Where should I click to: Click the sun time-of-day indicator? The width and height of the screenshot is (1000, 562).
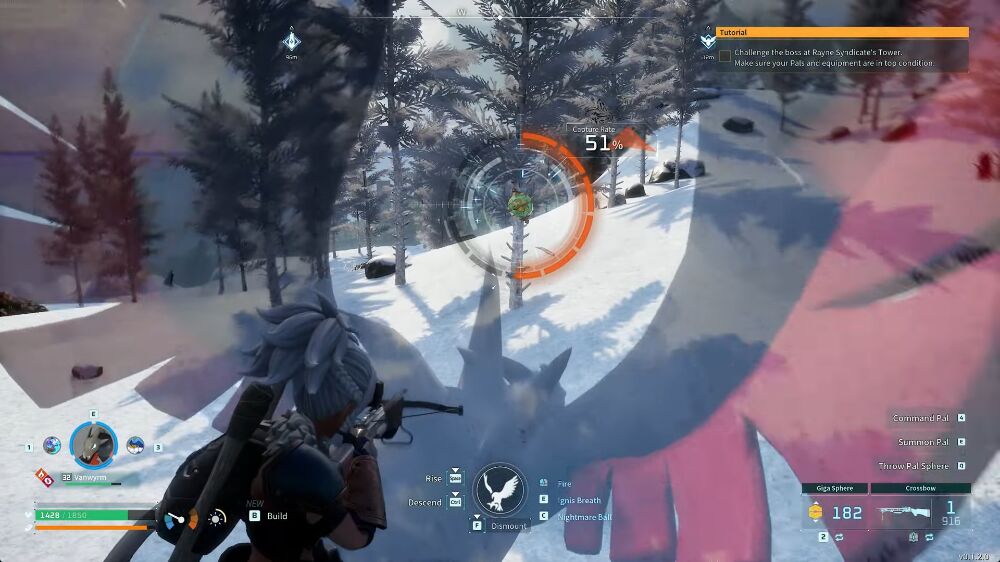click(x=216, y=518)
